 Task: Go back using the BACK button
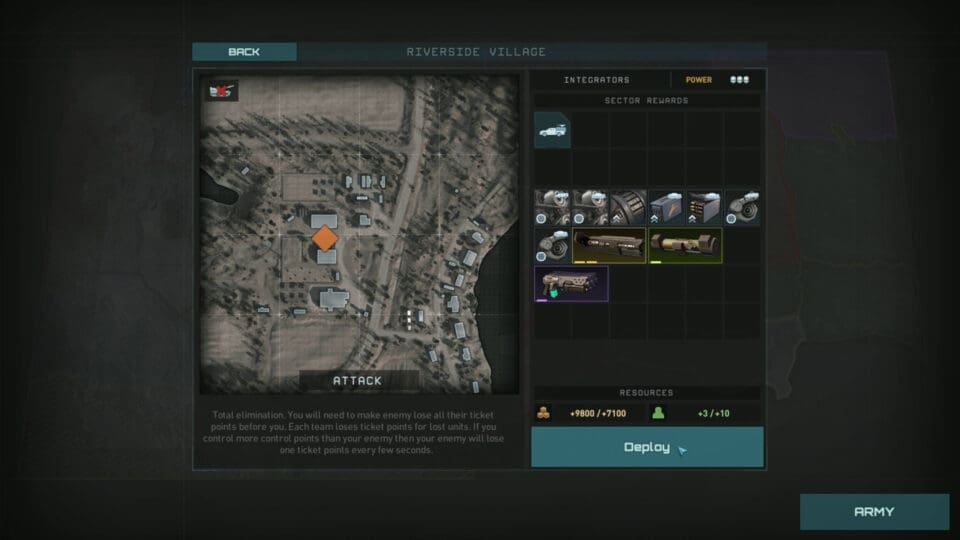[x=244, y=52]
